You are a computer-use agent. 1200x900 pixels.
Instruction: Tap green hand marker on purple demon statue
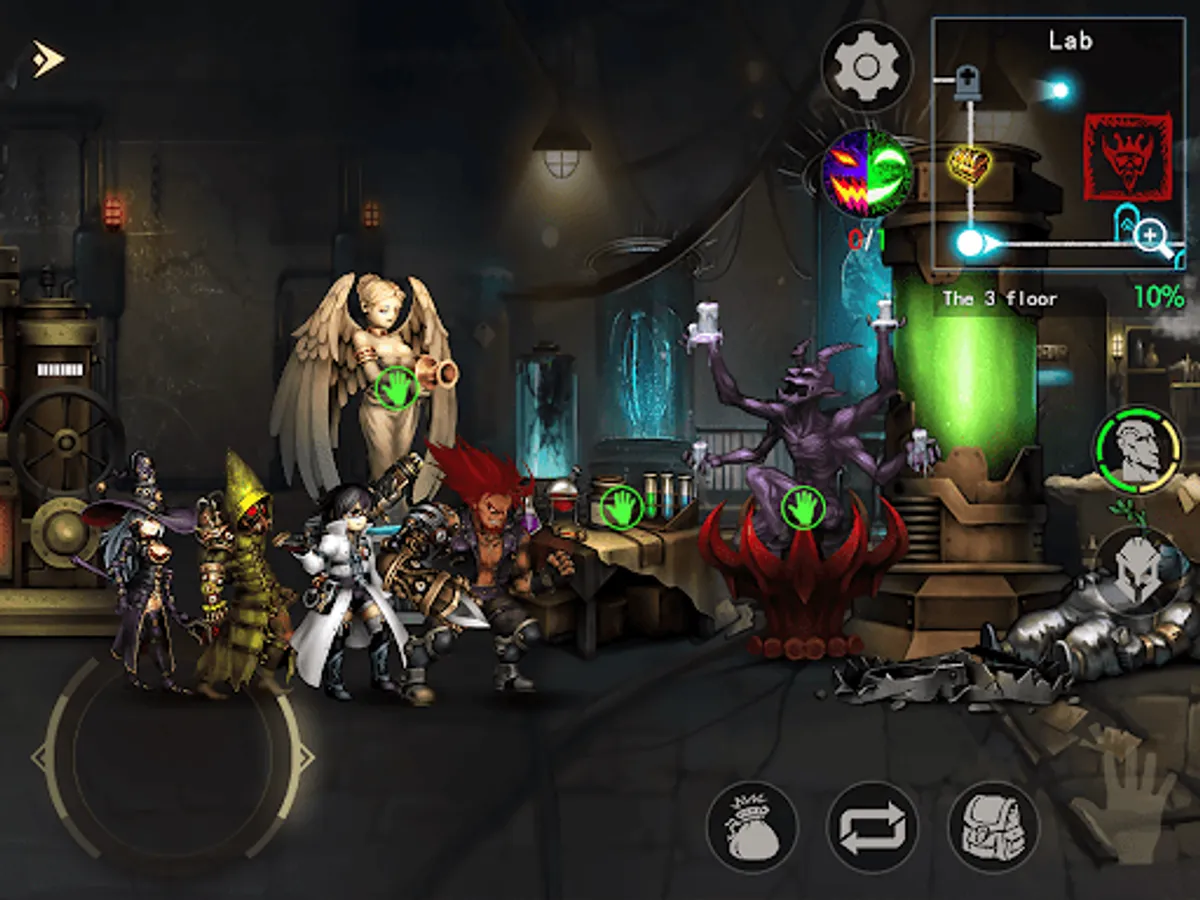click(802, 506)
